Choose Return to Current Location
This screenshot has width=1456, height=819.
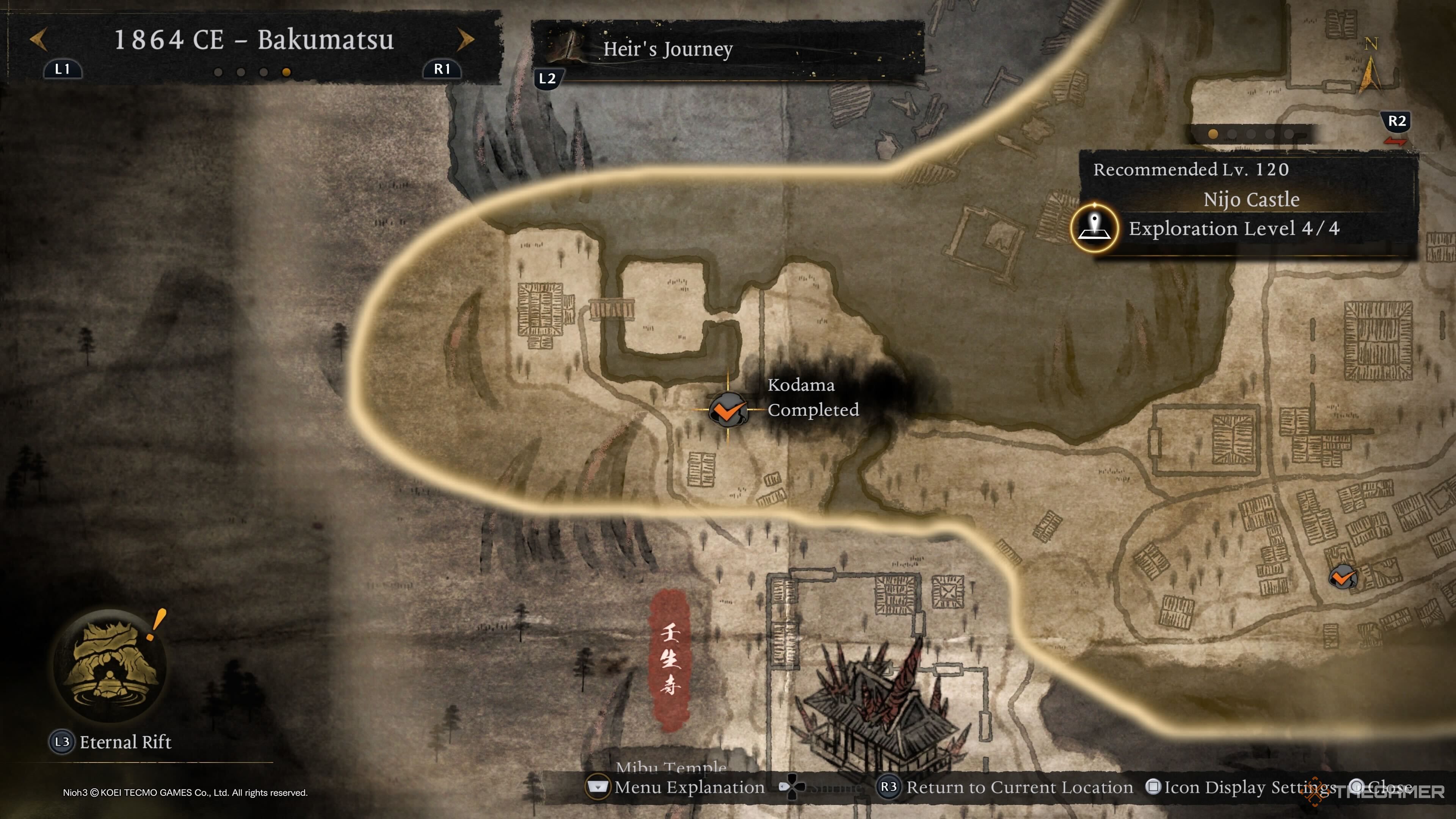tap(1018, 787)
